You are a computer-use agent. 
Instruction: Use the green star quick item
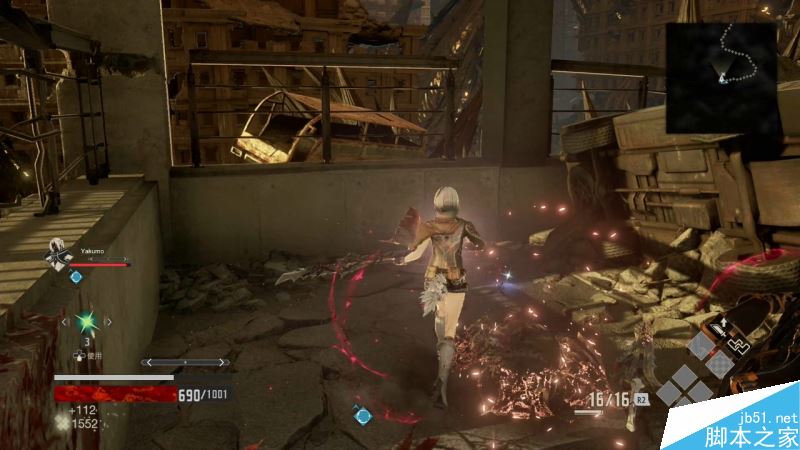click(87, 322)
